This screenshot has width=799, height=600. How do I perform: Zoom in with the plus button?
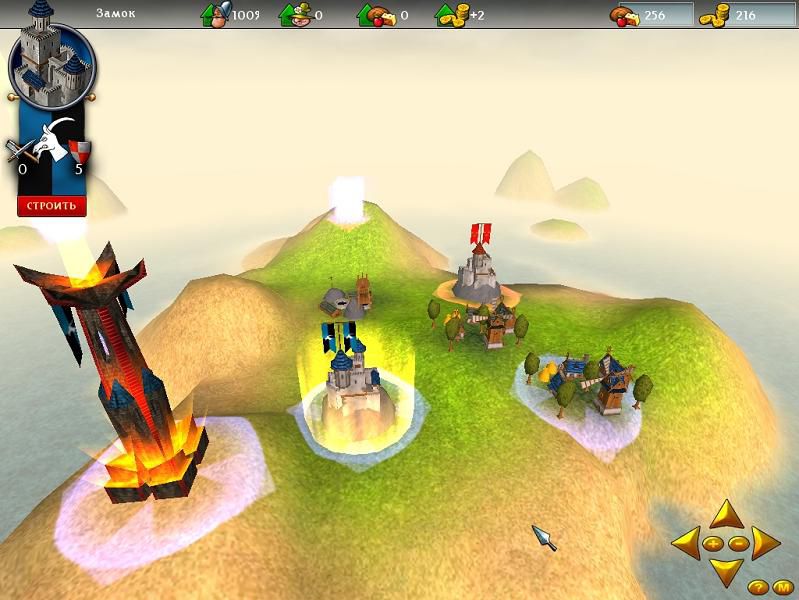pos(713,544)
